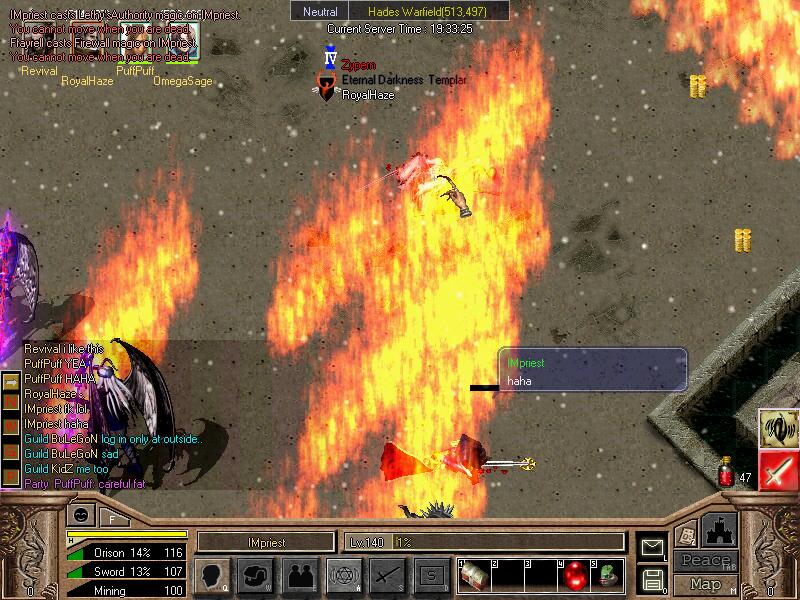Viewport: 800px width, 600px height.
Task: Click the floppy disk save icon
Action: pos(653,579)
